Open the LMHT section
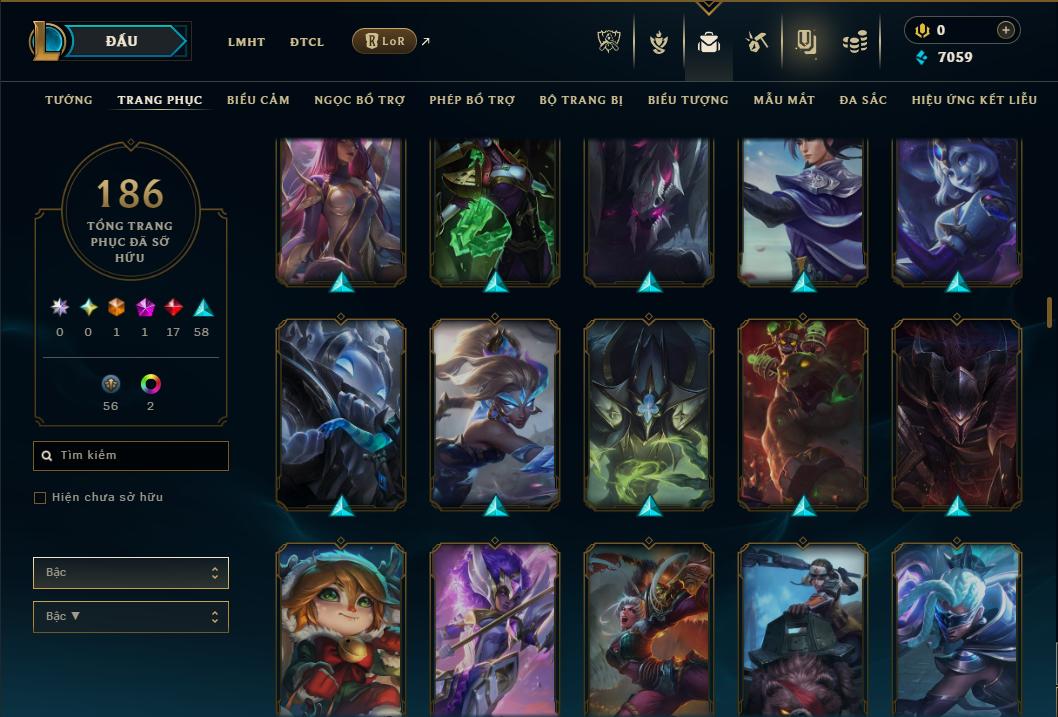 tap(246, 42)
